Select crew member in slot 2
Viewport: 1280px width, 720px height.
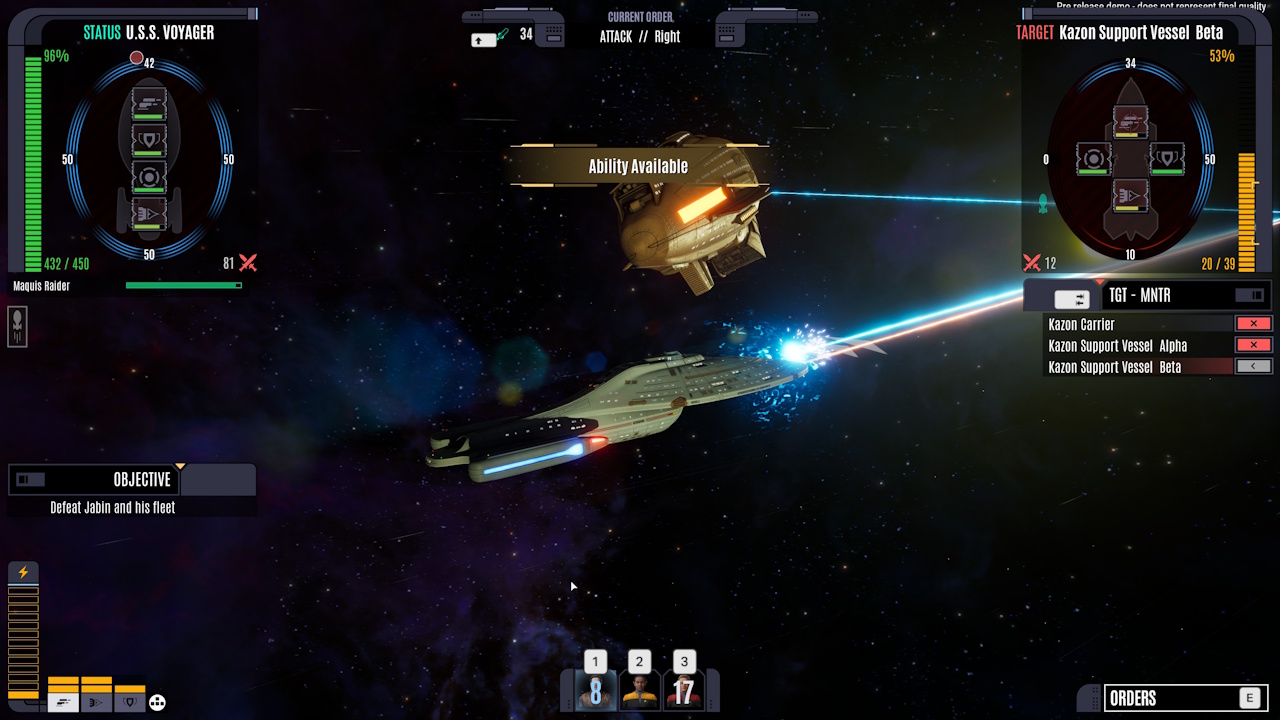point(639,690)
